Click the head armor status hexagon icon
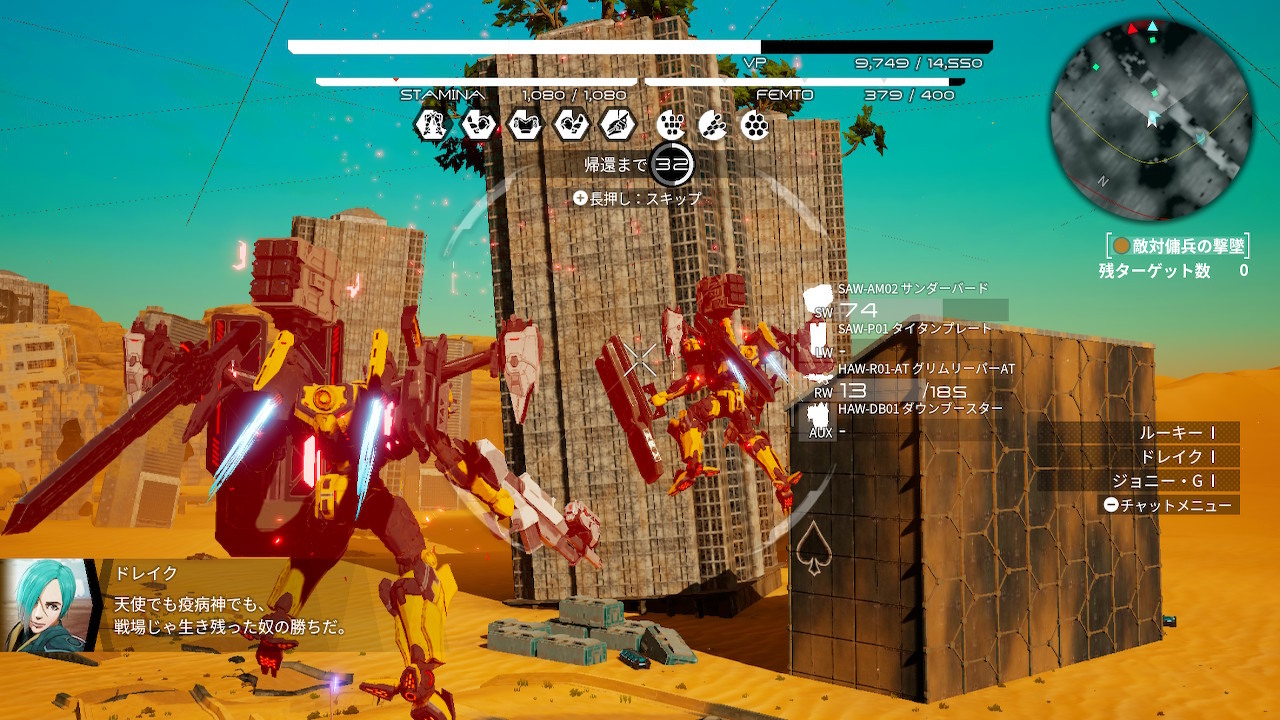Screen dimensions: 1280x720 pos(480,125)
